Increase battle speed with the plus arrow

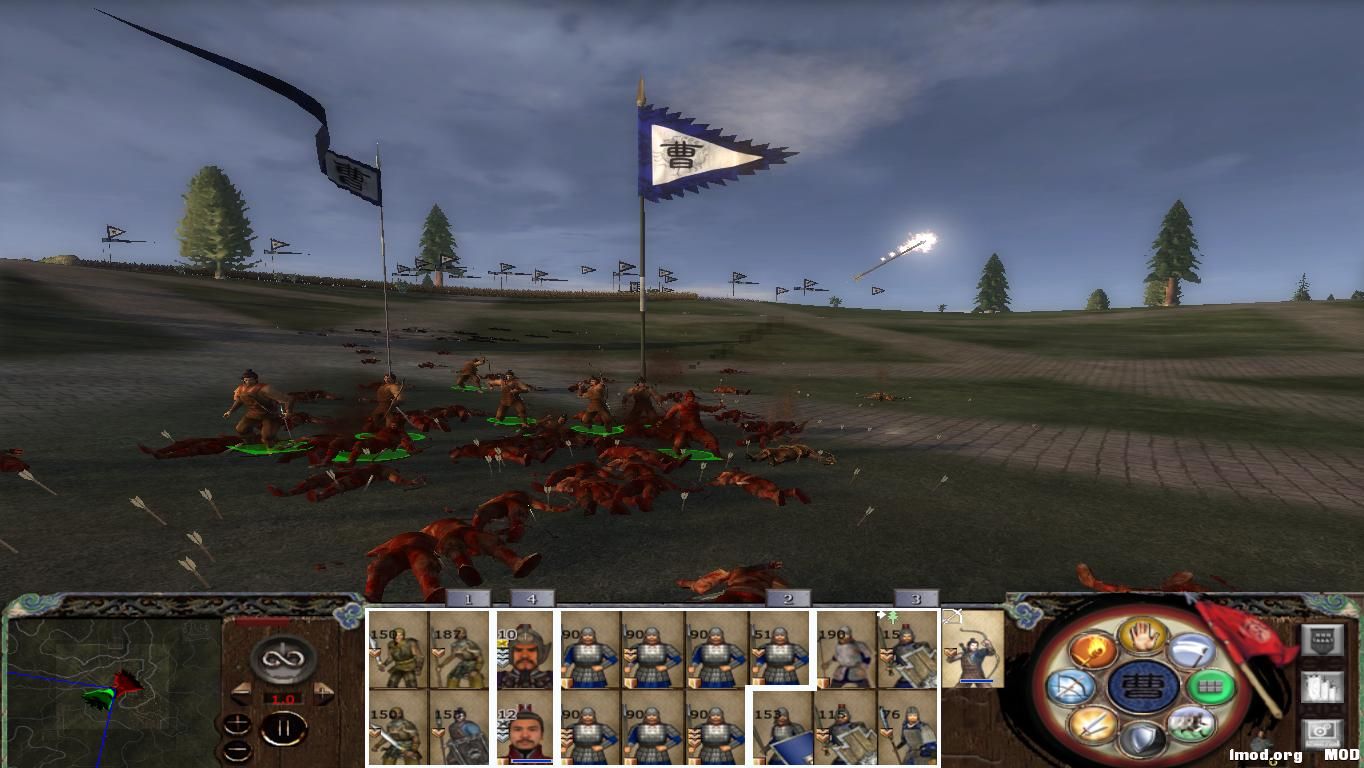(324, 693)
